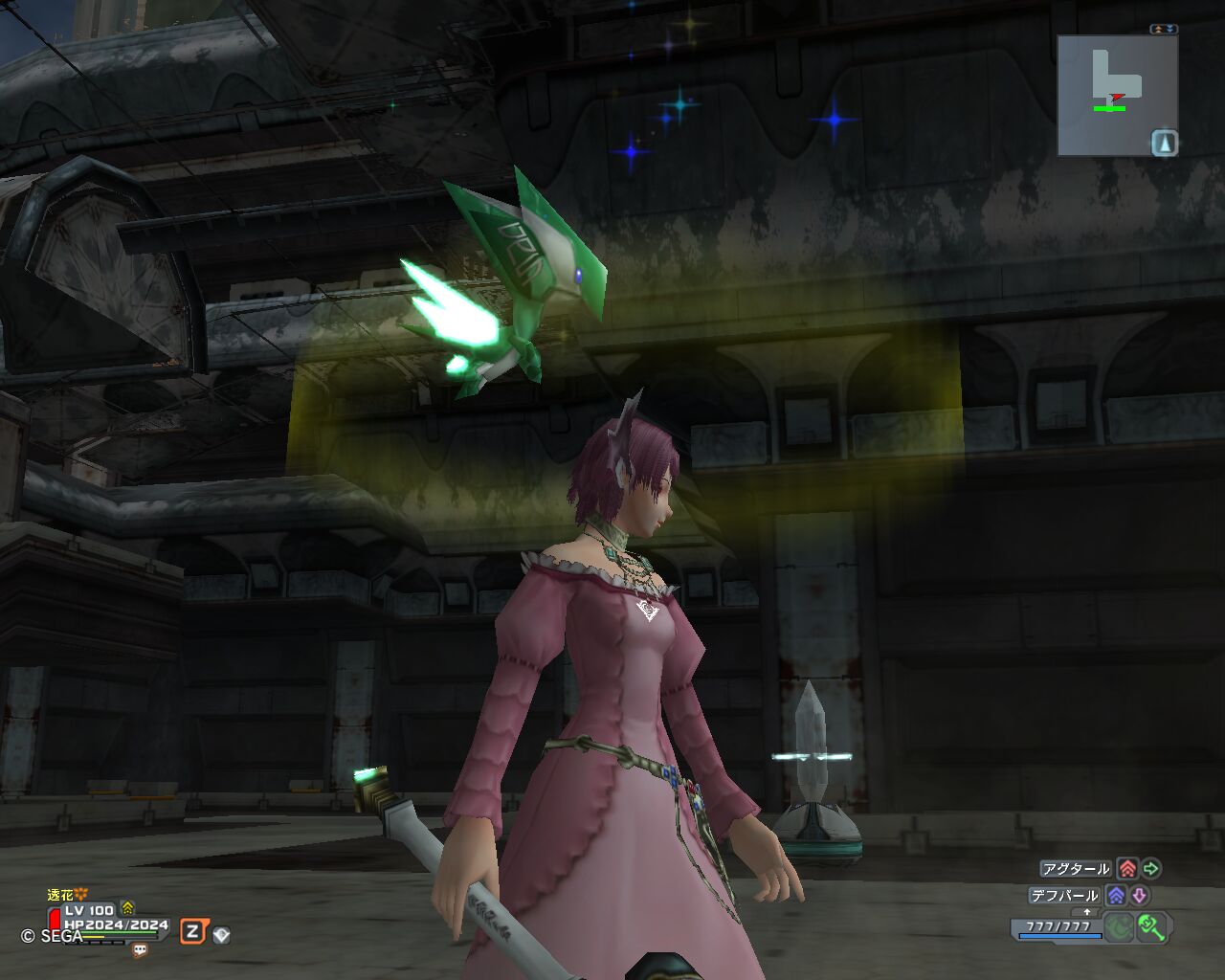The height and width of the screenshot is (980, 1225).
Task: Select the green rod weapon palette slot
Action: 1152,926
